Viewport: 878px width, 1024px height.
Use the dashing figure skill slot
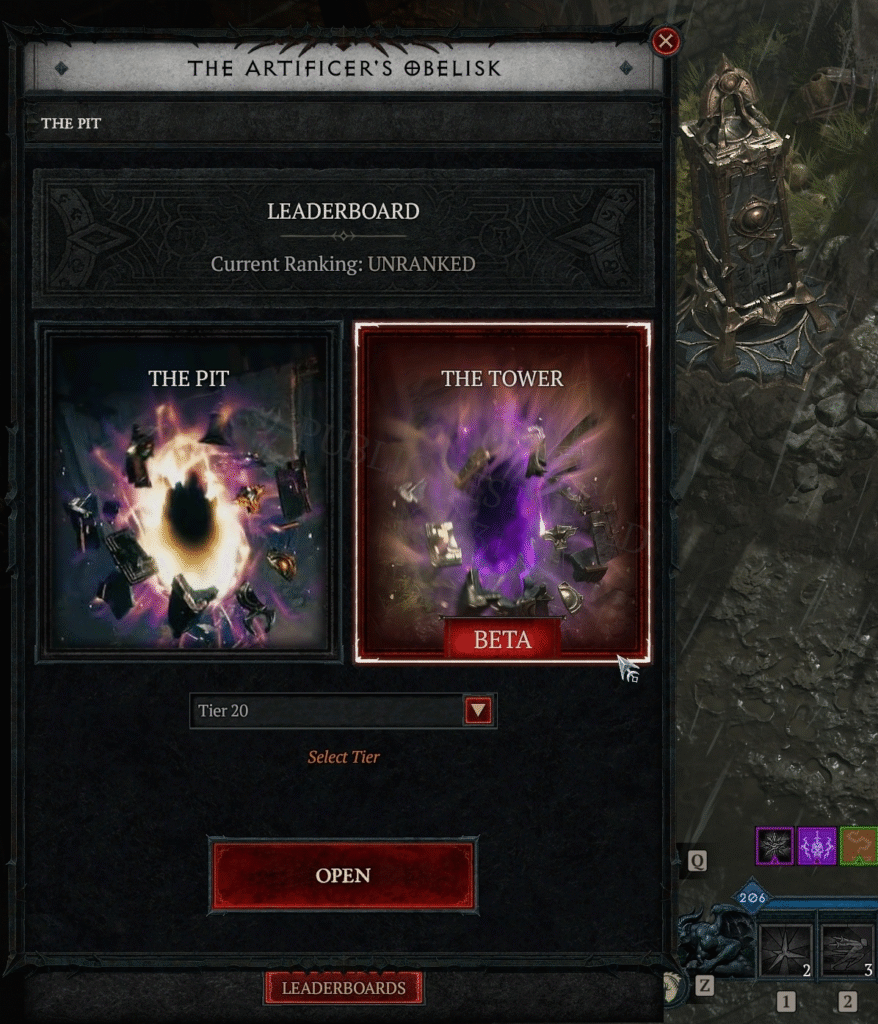pos(848,951)
